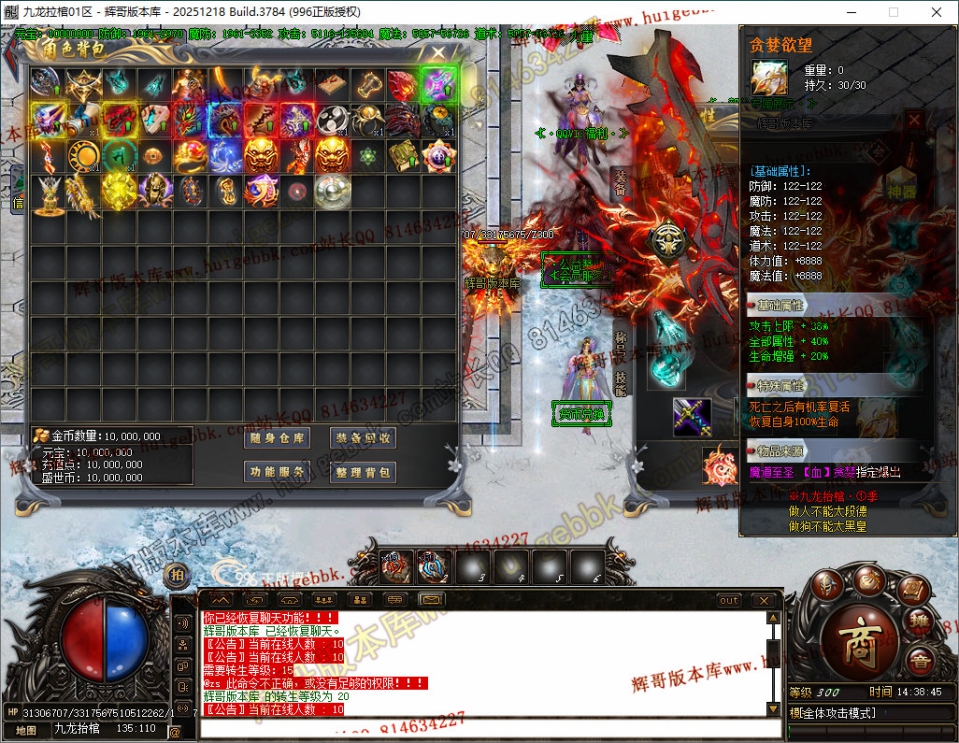Select the yin-yang orb item in bag
Image resolution: width=959 pixels, height=743 pixels.
[332, 120]
